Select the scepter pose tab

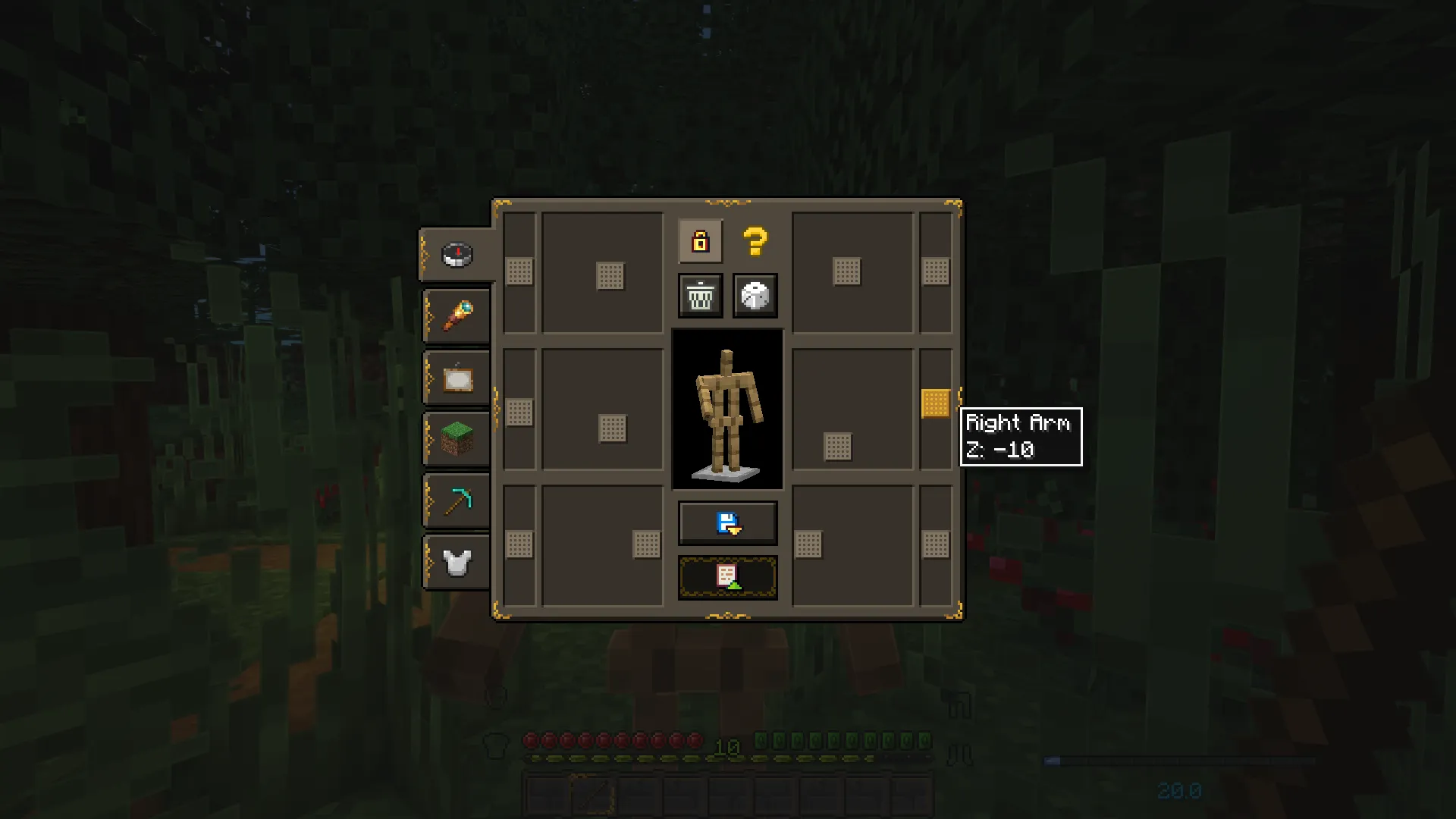click(455, 315)
